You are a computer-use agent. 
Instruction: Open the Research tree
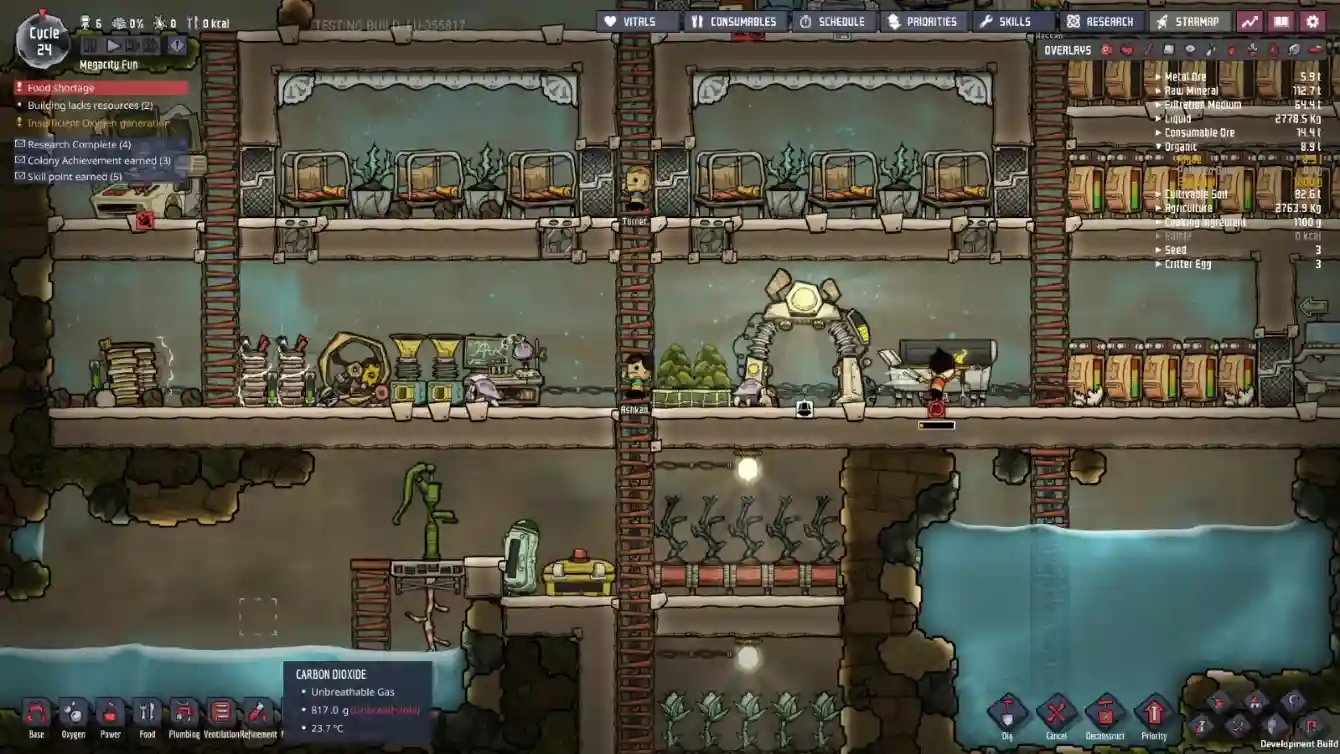1100,21
